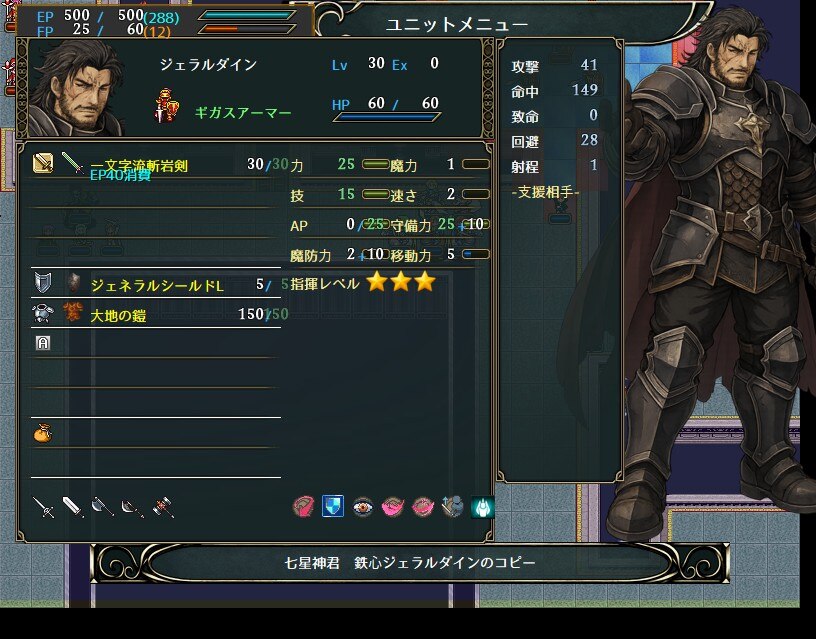
Task: Select the 大地の鎧 armor row
Action: tap(150, 315)
